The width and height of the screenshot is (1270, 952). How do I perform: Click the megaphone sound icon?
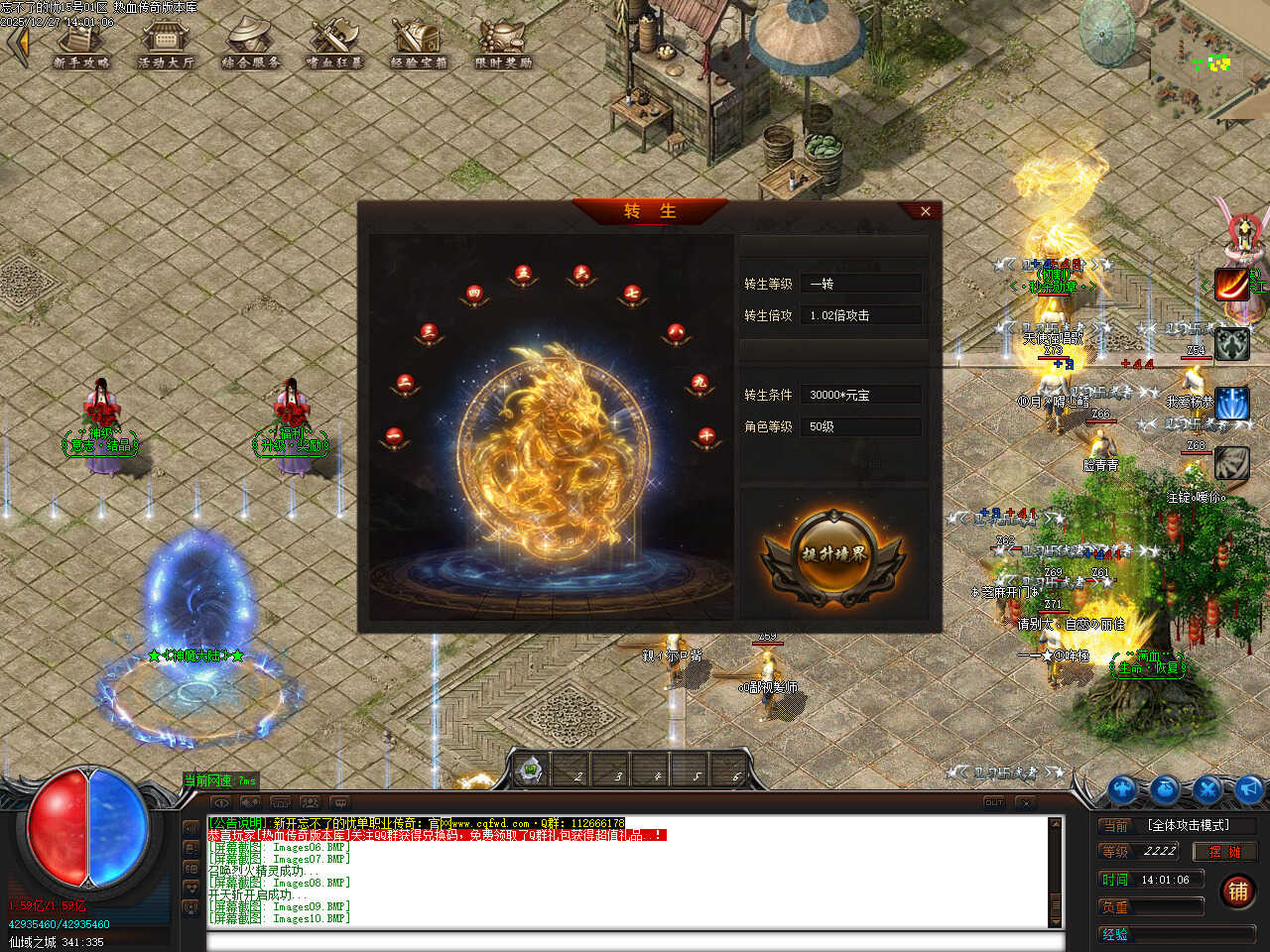click(x=1249, y=789)
